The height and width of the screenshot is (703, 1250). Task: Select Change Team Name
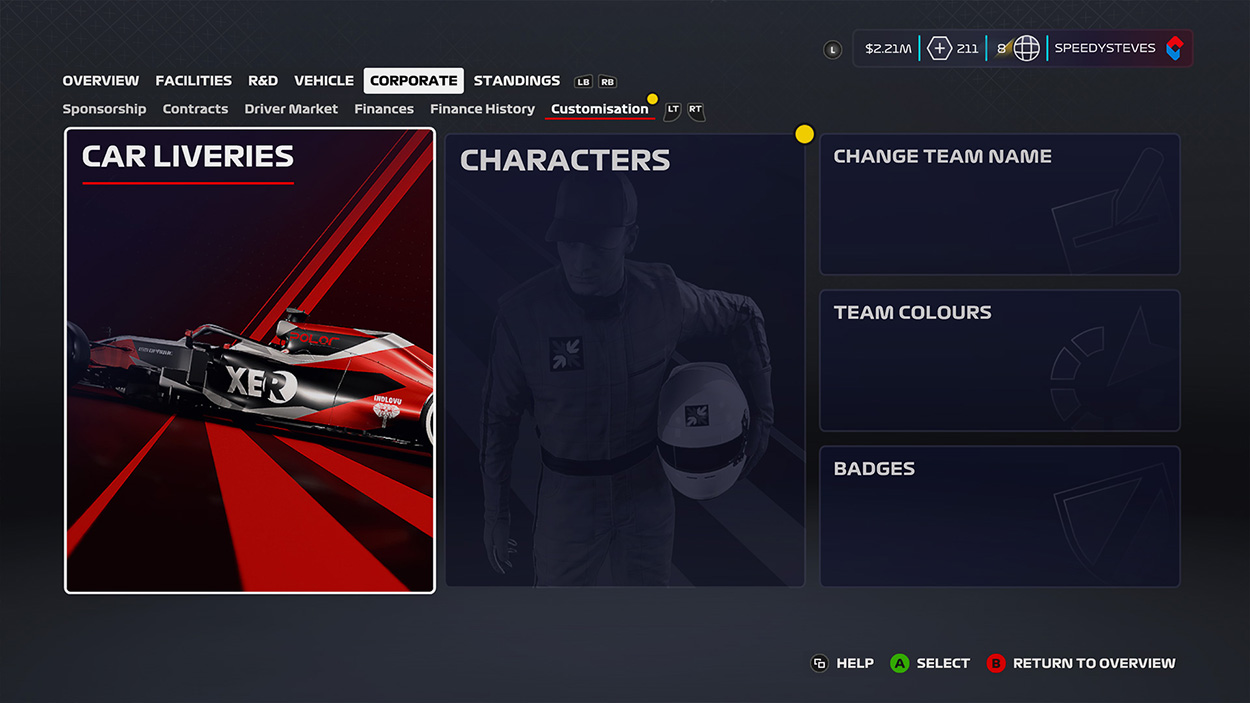coord(1000,205)
